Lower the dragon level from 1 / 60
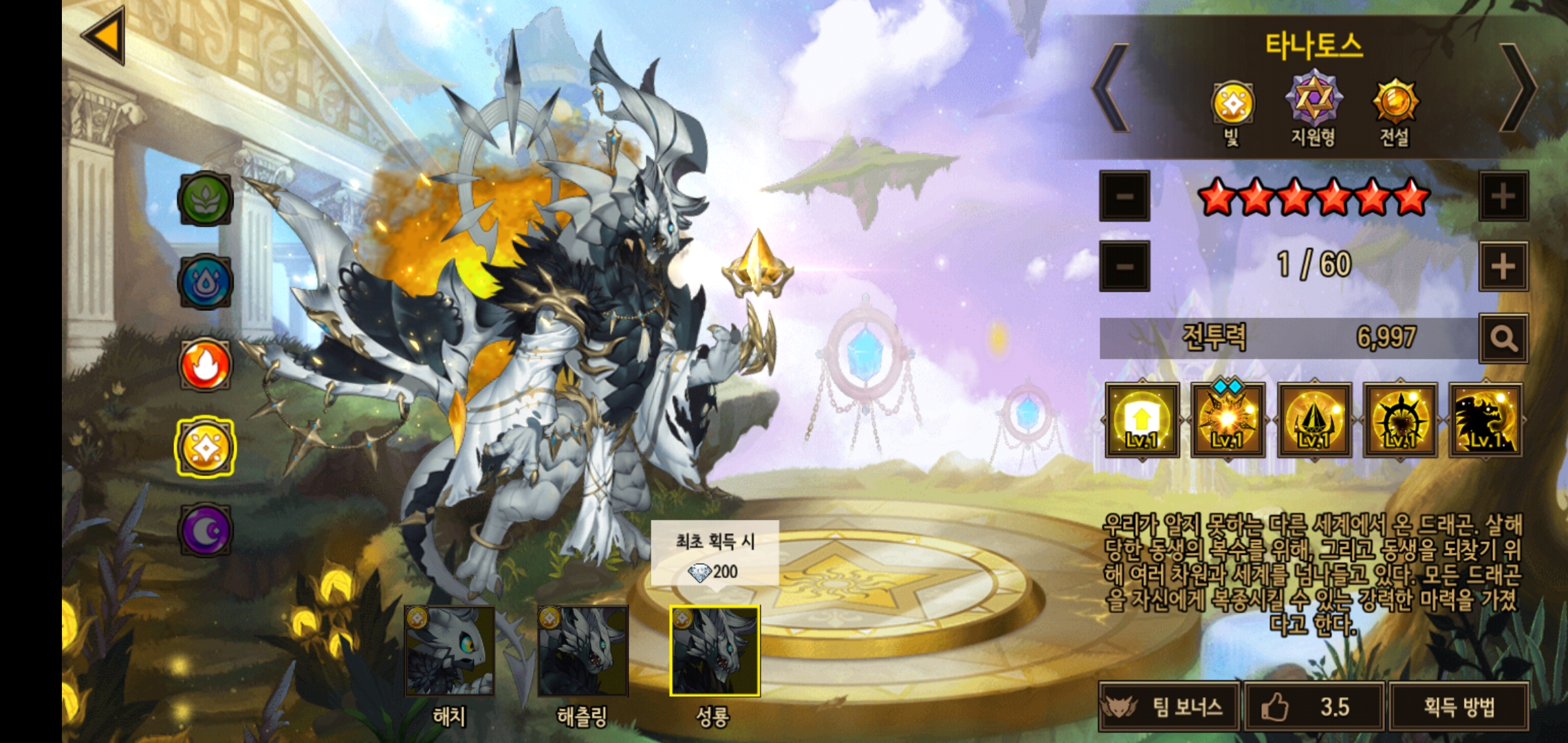Viewport: 1568px width, 743px height. click(1124, 266)
